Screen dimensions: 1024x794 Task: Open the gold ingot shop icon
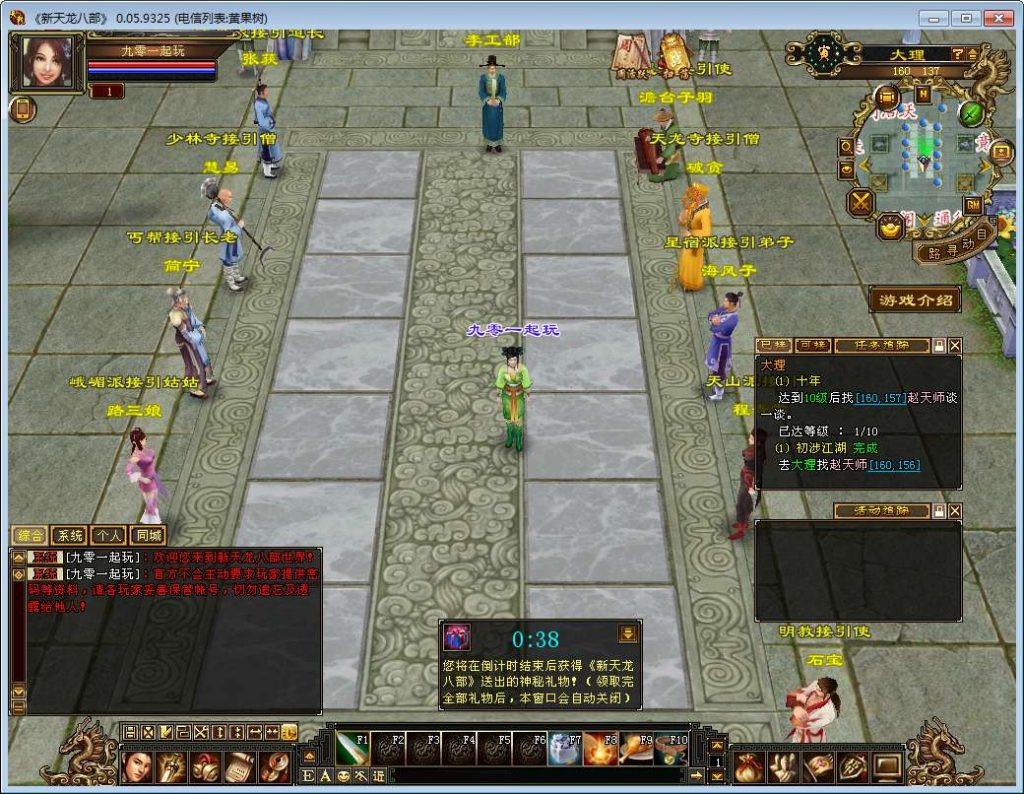pyautogui.click(x=889, y=229)
